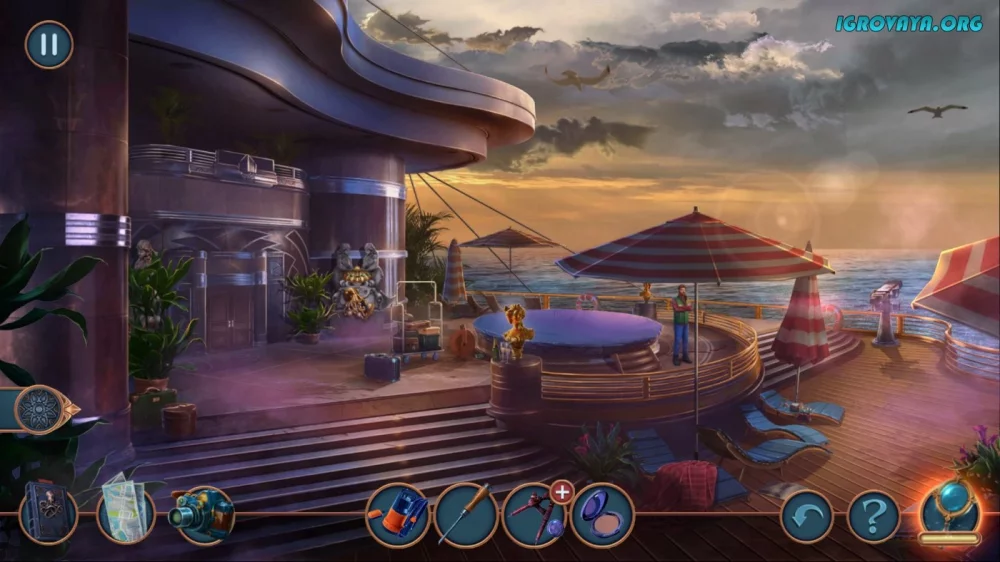Screen dimensions: 1000x562
Task: Open help with the question mark button
Action: pos(873,516)
